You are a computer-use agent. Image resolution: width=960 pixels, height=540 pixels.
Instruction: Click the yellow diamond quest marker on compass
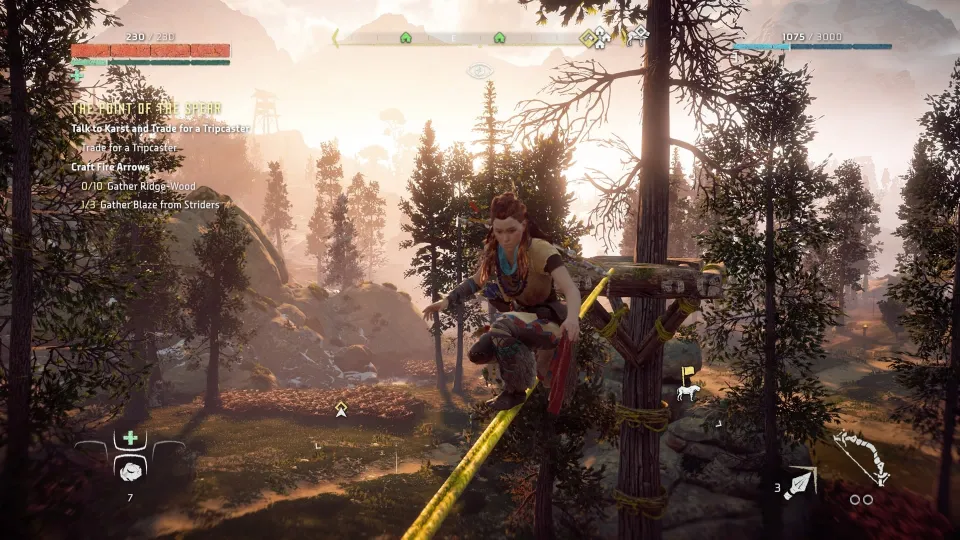pyautogui.click(x=589, y=38)
